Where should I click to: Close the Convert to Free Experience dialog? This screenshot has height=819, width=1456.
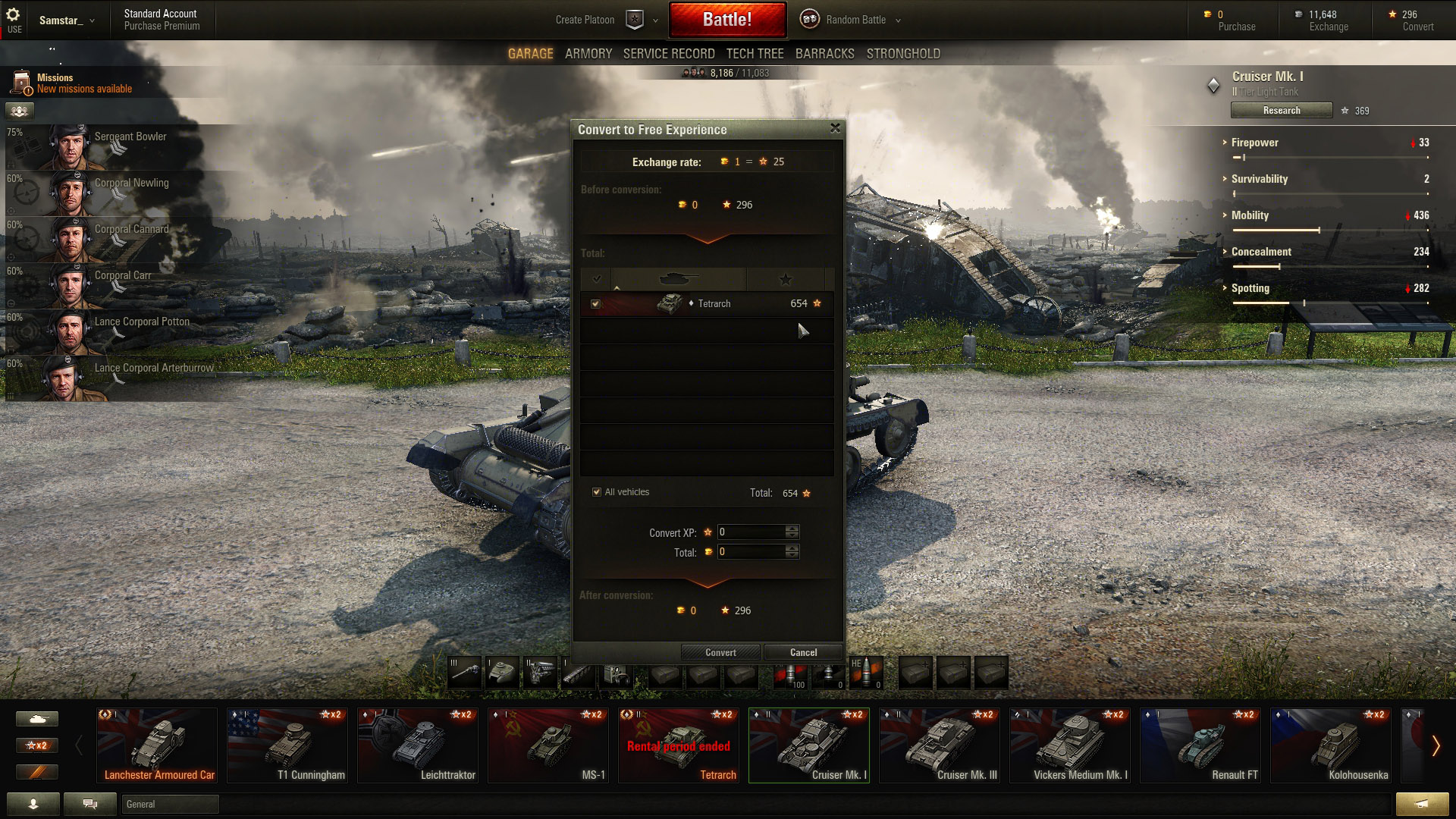pyautogui.click(x=835, y=128)
